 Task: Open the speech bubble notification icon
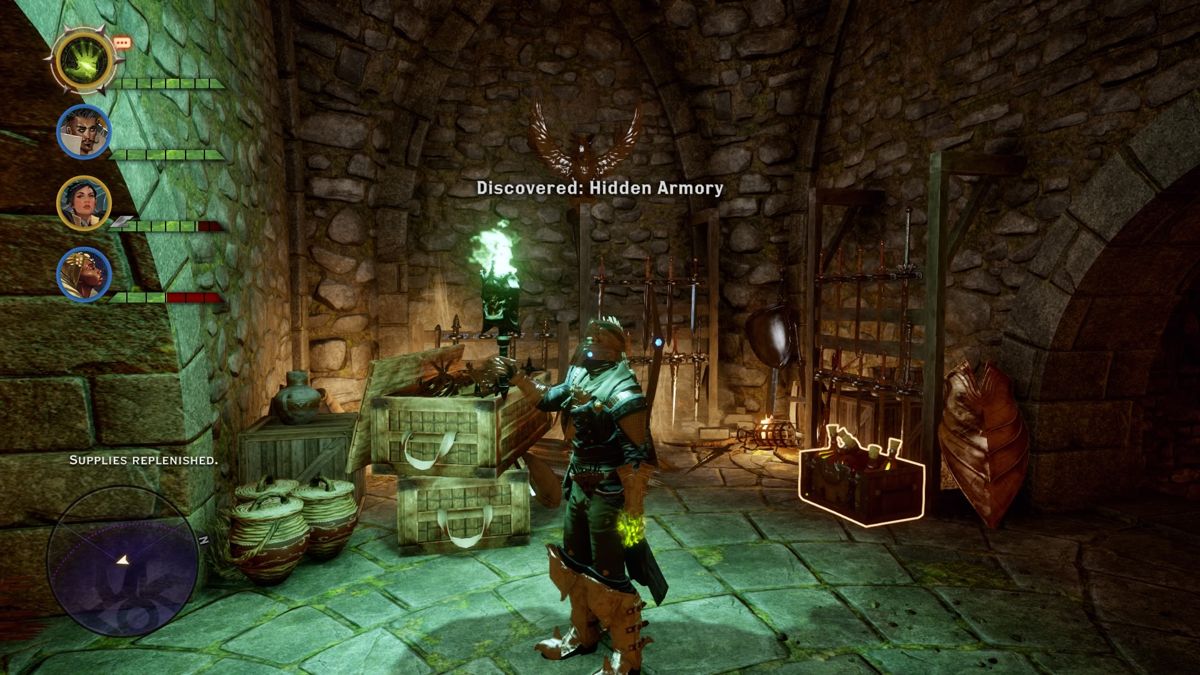click(122, 43)
